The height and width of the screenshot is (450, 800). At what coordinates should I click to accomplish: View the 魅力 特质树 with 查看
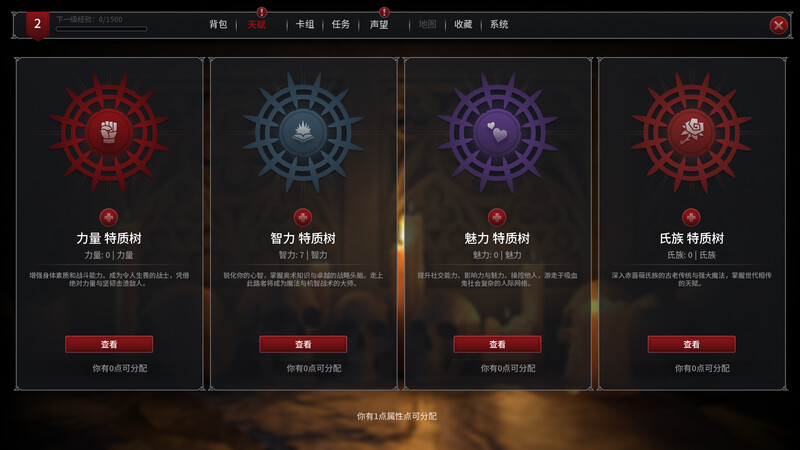[x=497, y=344]
